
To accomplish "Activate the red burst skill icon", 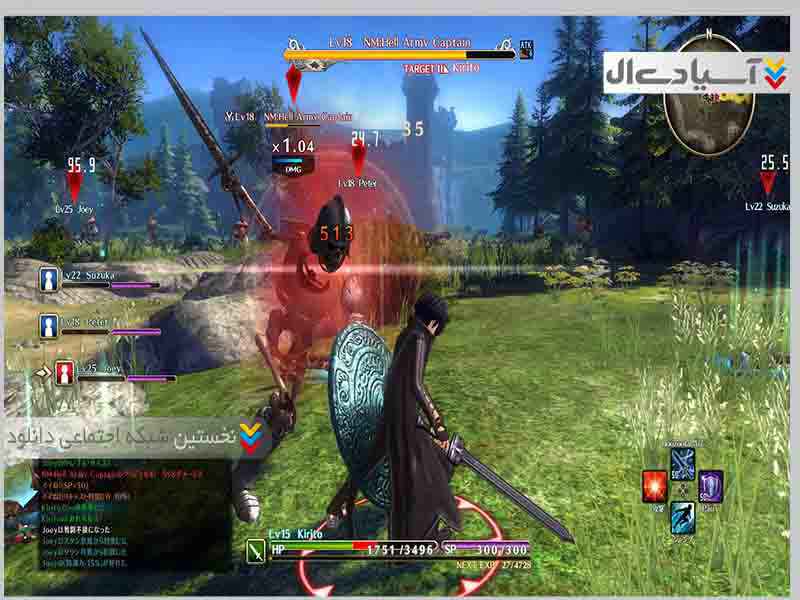I will (x=654, y=486).
